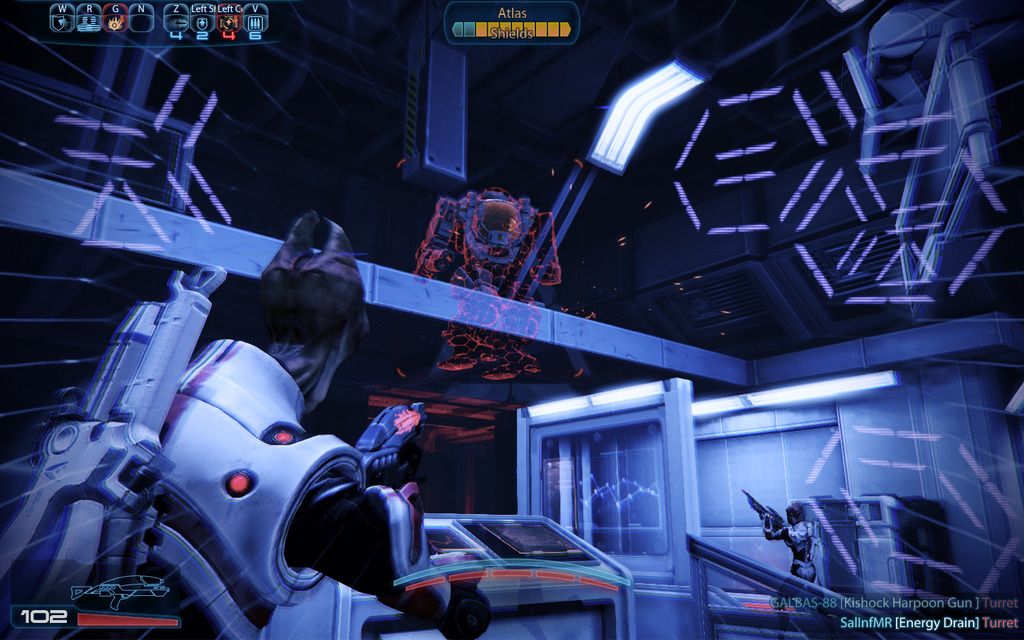The height and width of the screenshot is (640, 1024).
Task: Fire the missile launcher consumable on Z
Action: 176,21
